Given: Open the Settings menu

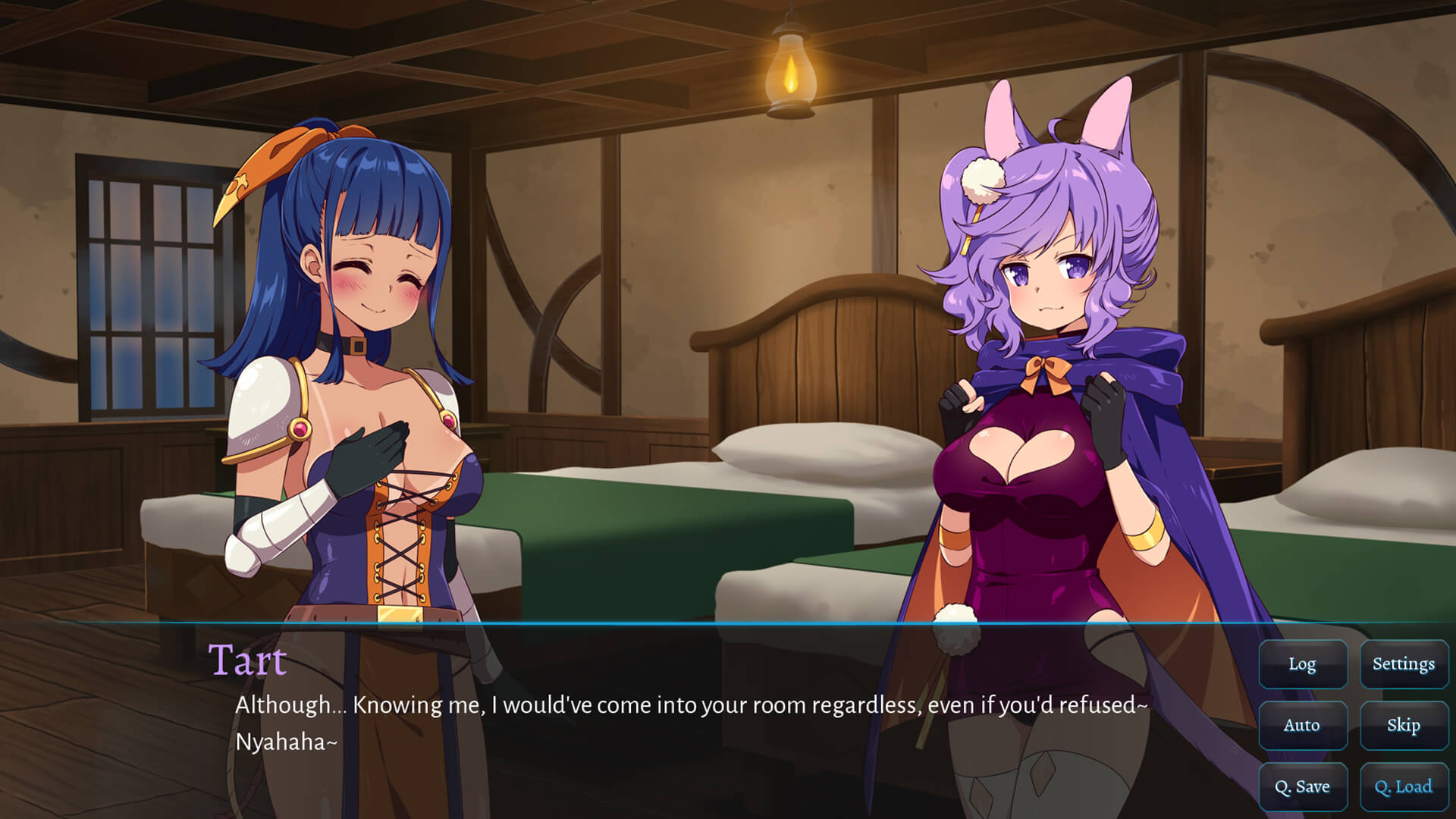Looking at the screenshot, I should (x=1403, y=664).
